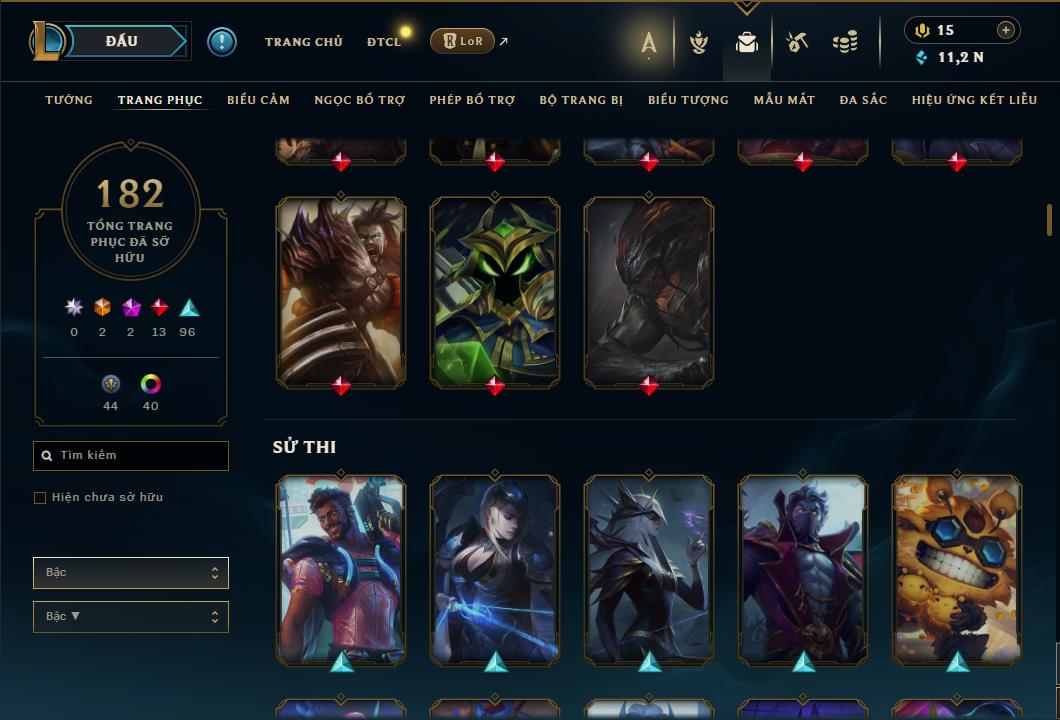
Task: Click the plus button to buy RP
Action: pyautogui.click(x=1006, y=30)
